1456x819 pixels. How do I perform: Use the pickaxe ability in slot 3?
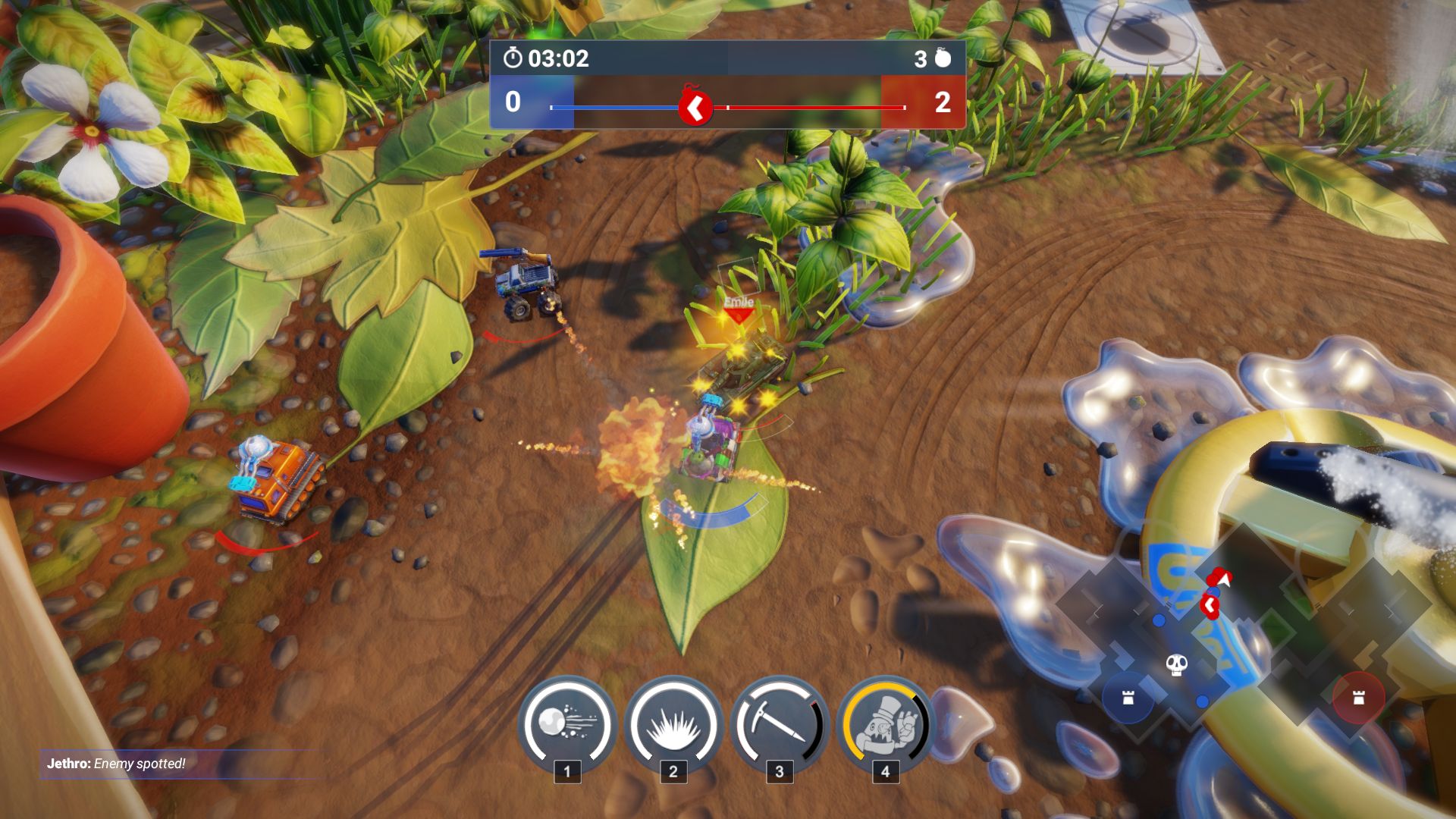[779, 723]
